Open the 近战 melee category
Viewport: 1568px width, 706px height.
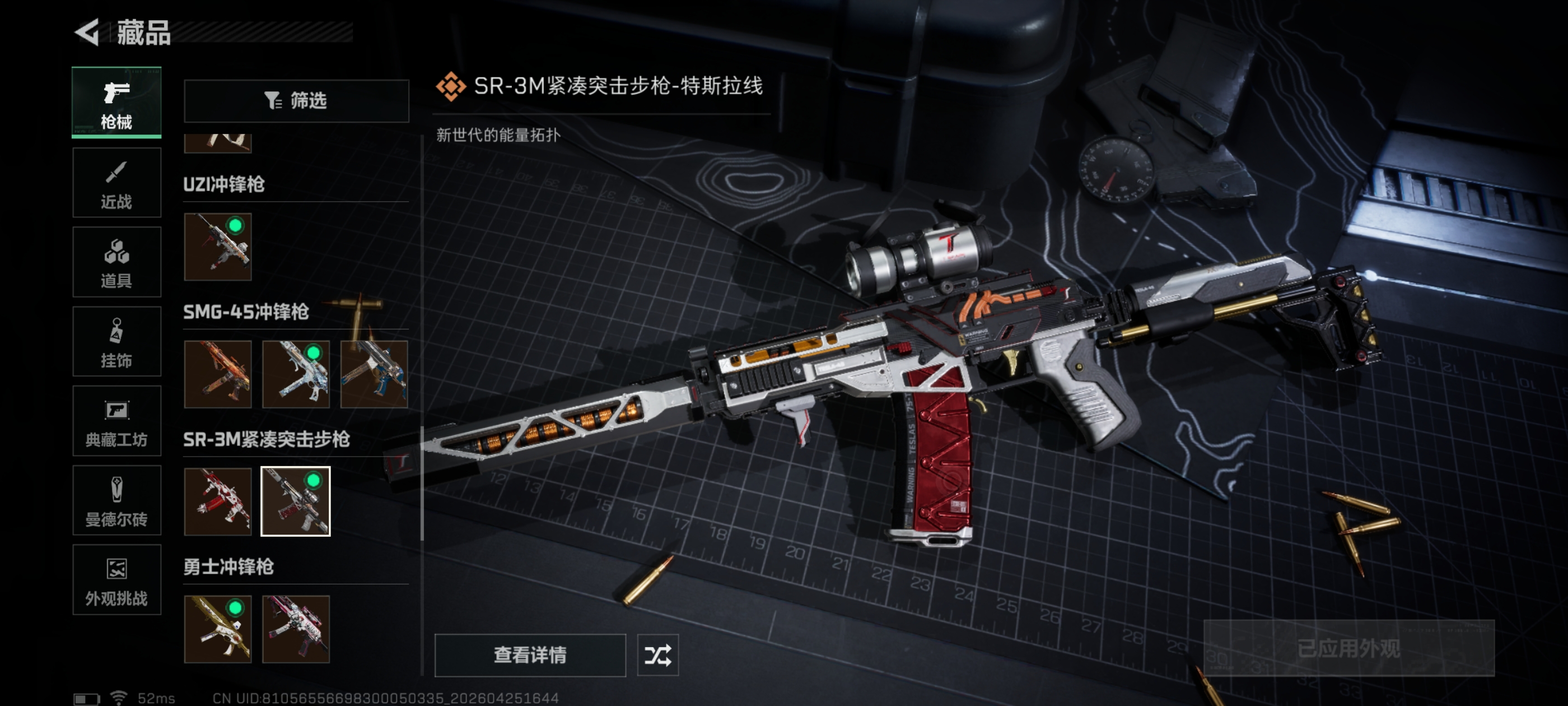click(x=116, y=183)
